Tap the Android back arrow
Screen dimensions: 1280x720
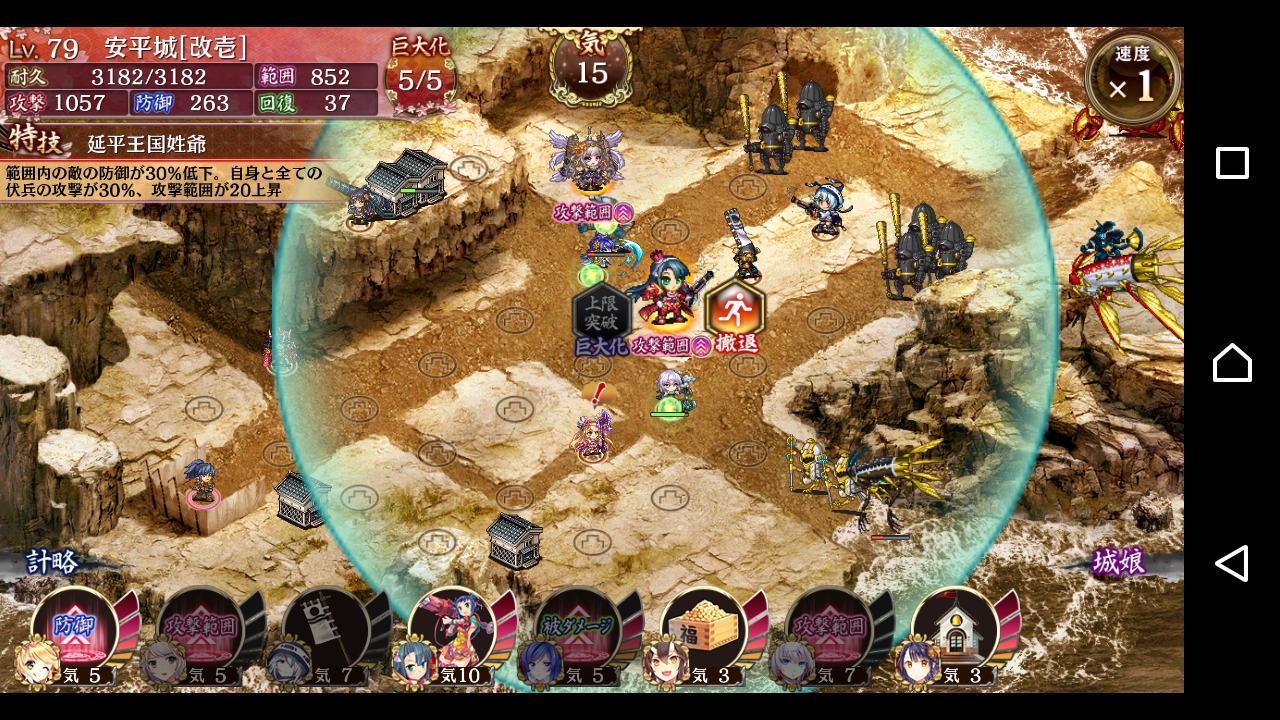(1232, 563)
